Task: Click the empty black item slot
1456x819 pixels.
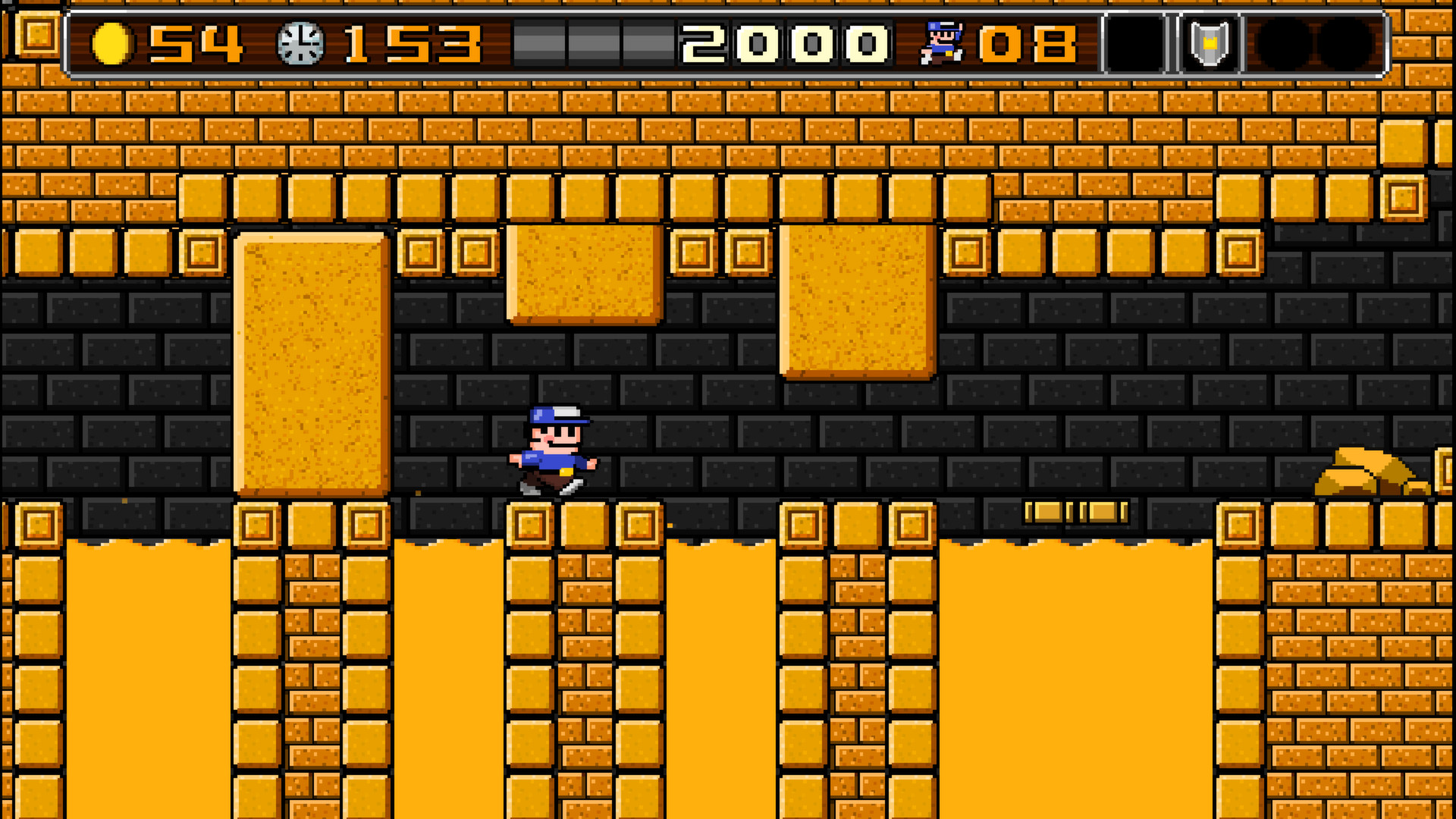Action: [x=1134, y=42]
